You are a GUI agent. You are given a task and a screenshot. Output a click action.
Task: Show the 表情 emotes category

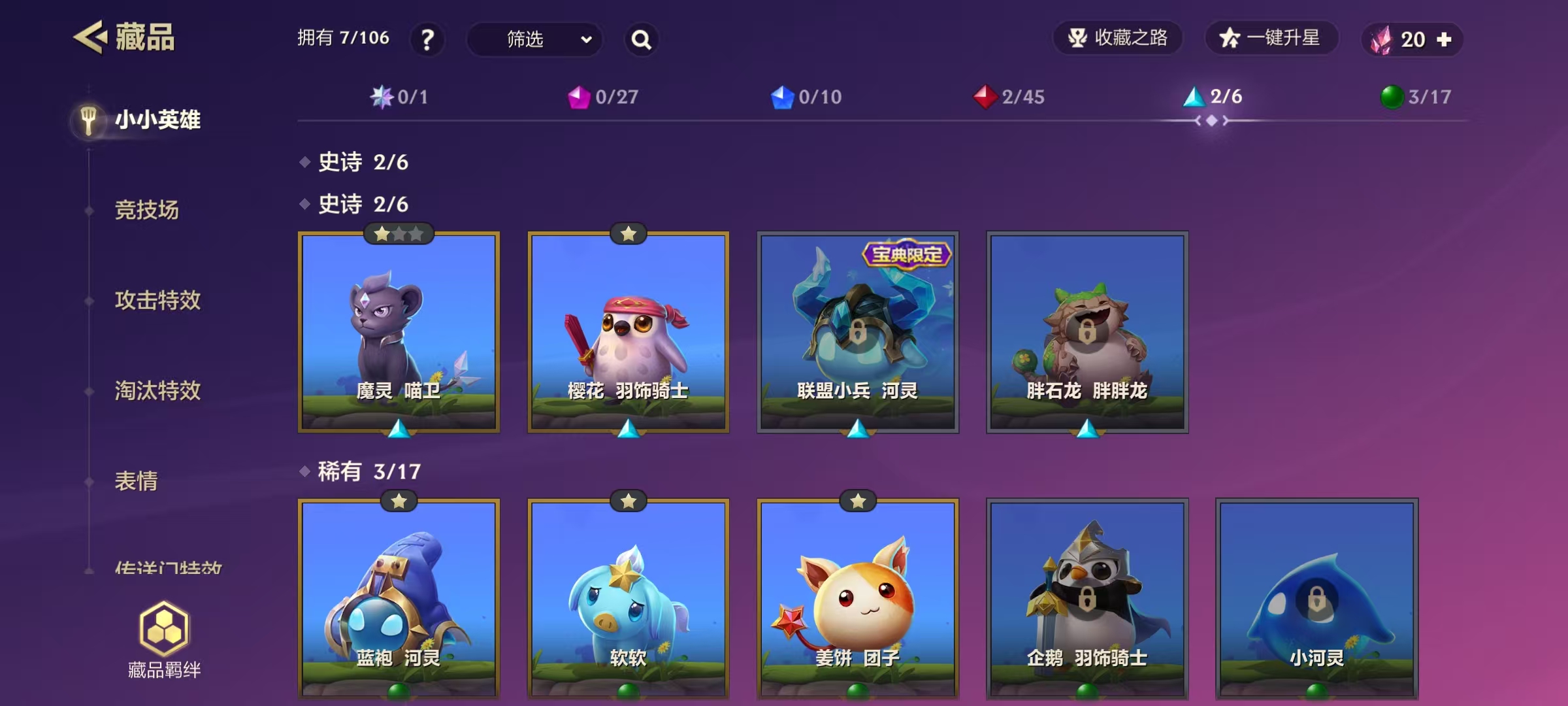pyautogui.click(x=136, y=481)
